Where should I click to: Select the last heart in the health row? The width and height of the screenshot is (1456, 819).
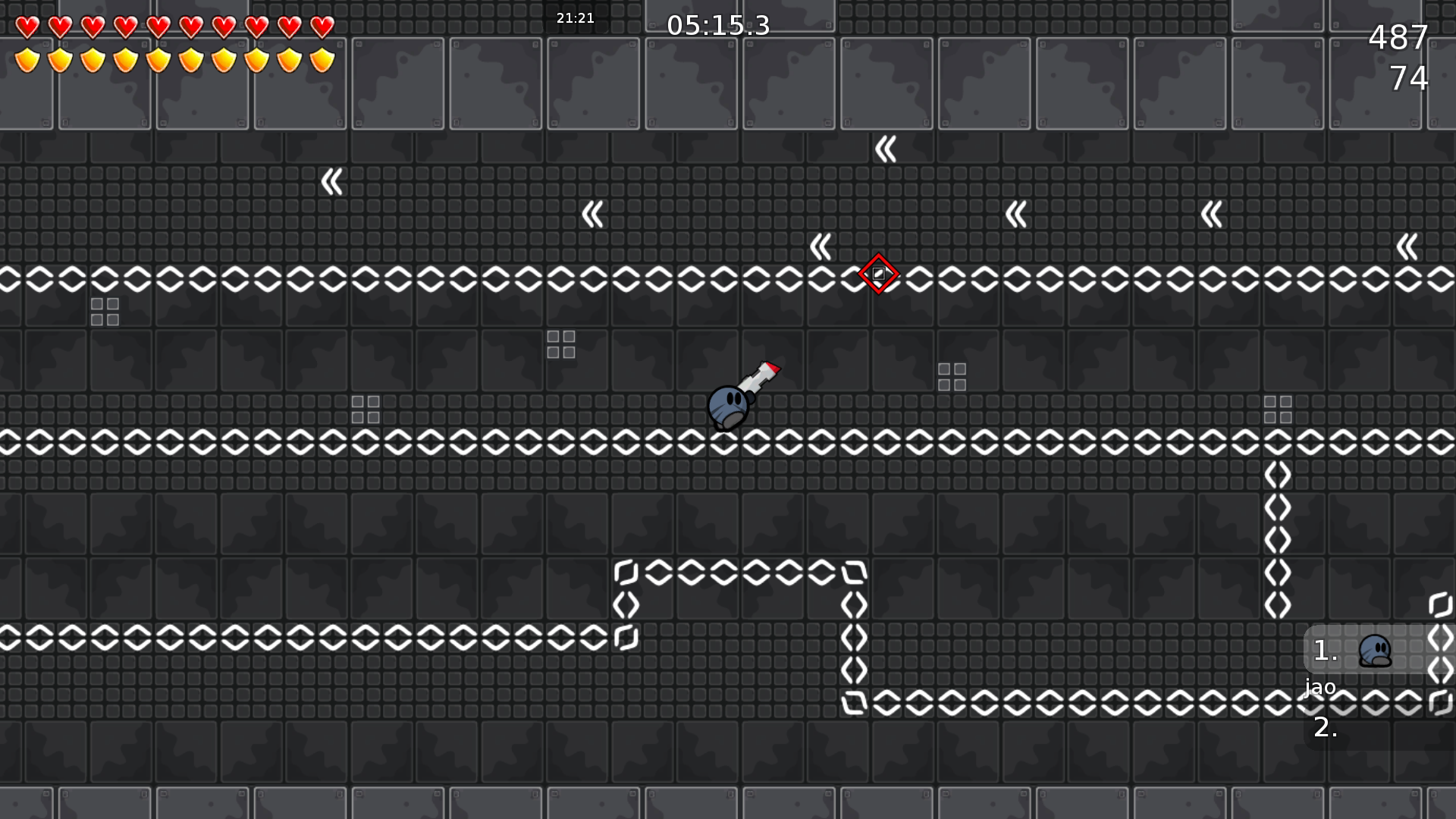[322, 27]
